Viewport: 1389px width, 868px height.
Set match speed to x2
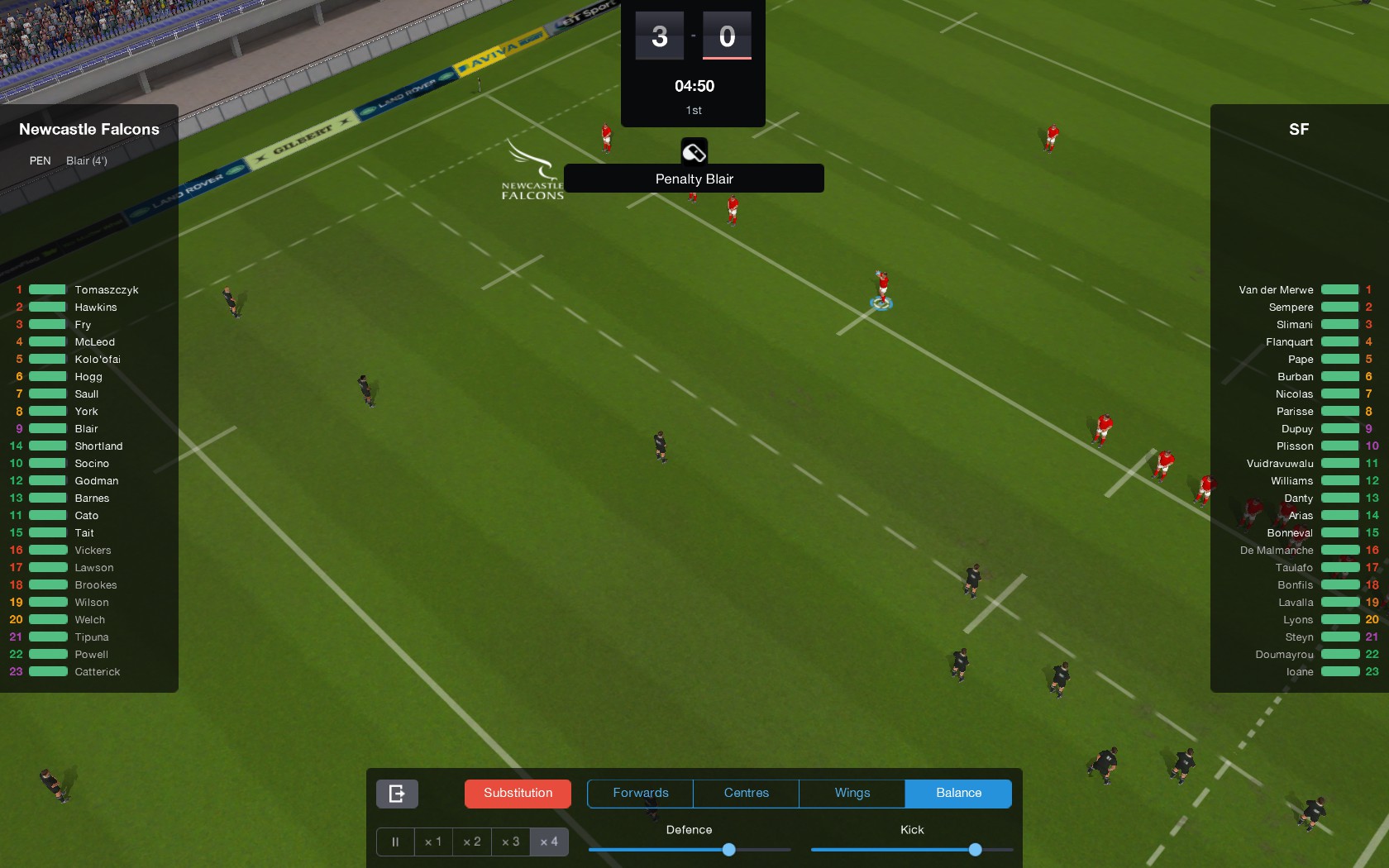point(472,842)
